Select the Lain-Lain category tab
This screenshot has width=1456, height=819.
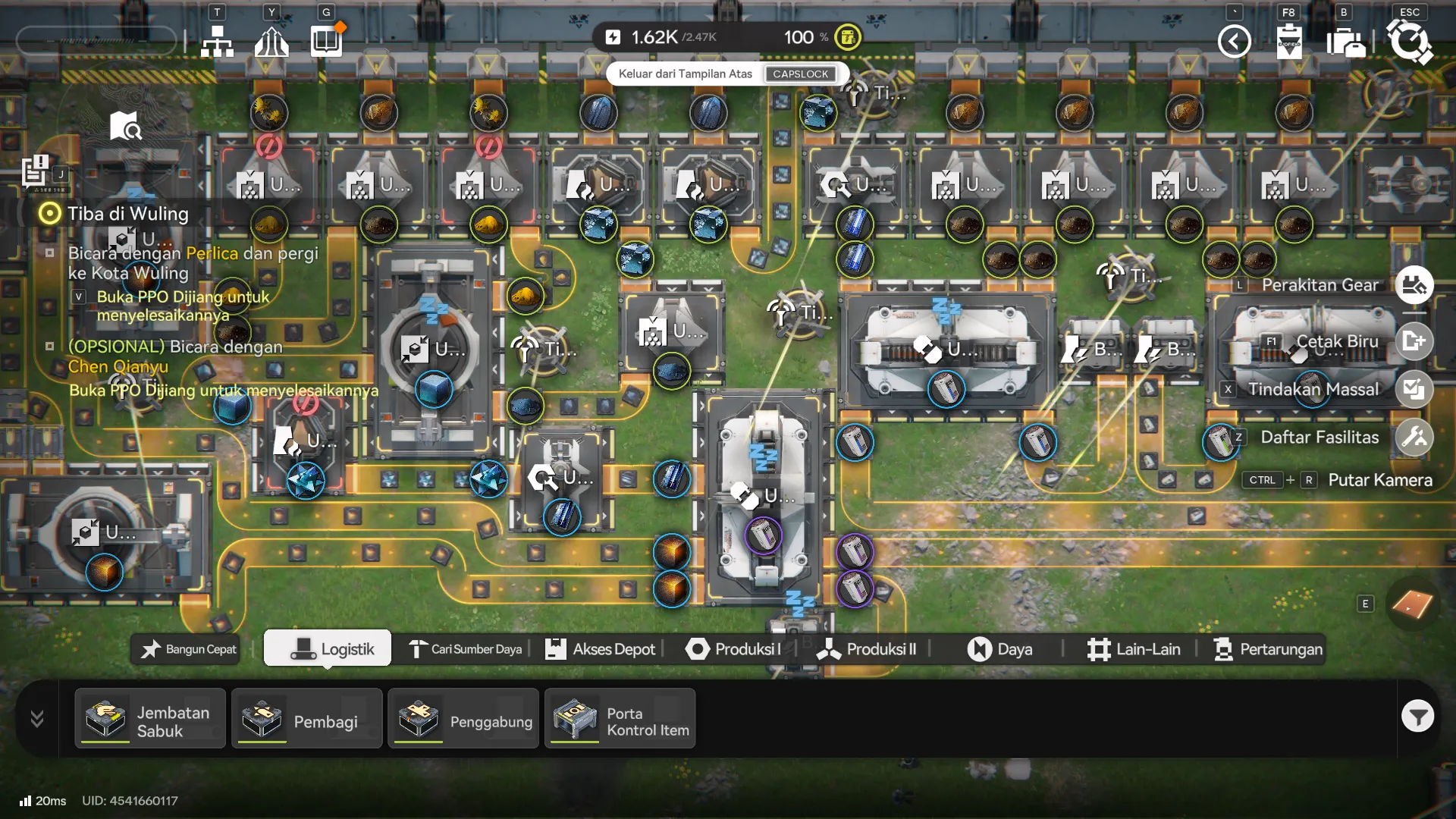click(1133, 649)
